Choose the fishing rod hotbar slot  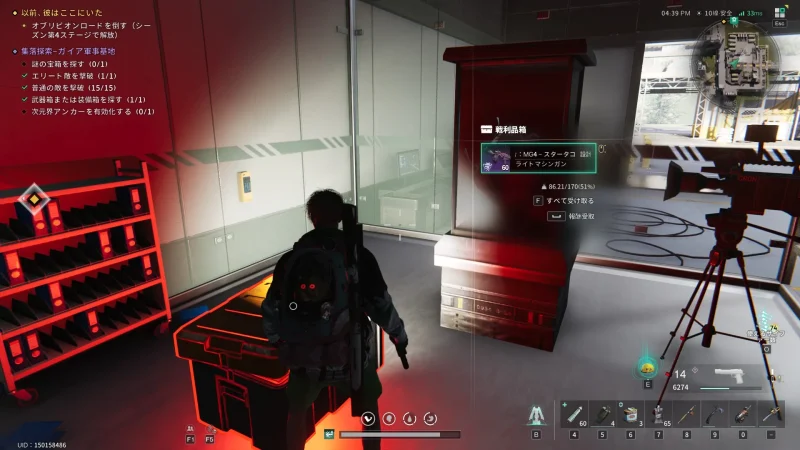point(687,413)
